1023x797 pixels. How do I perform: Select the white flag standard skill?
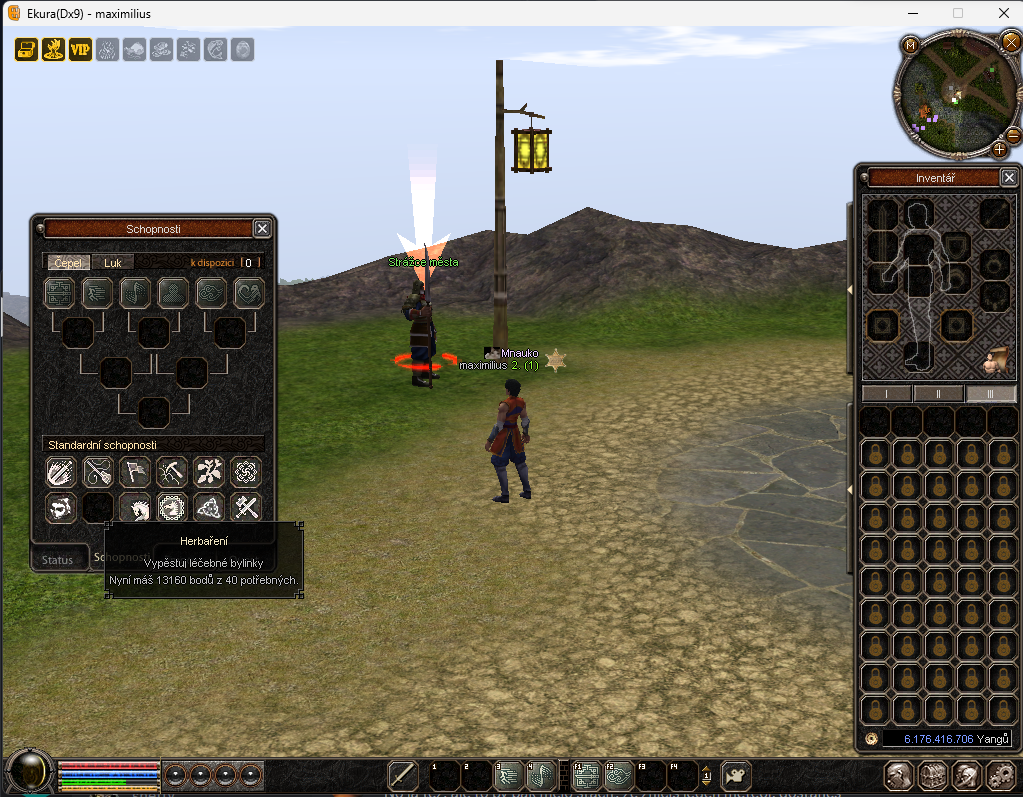135,471
